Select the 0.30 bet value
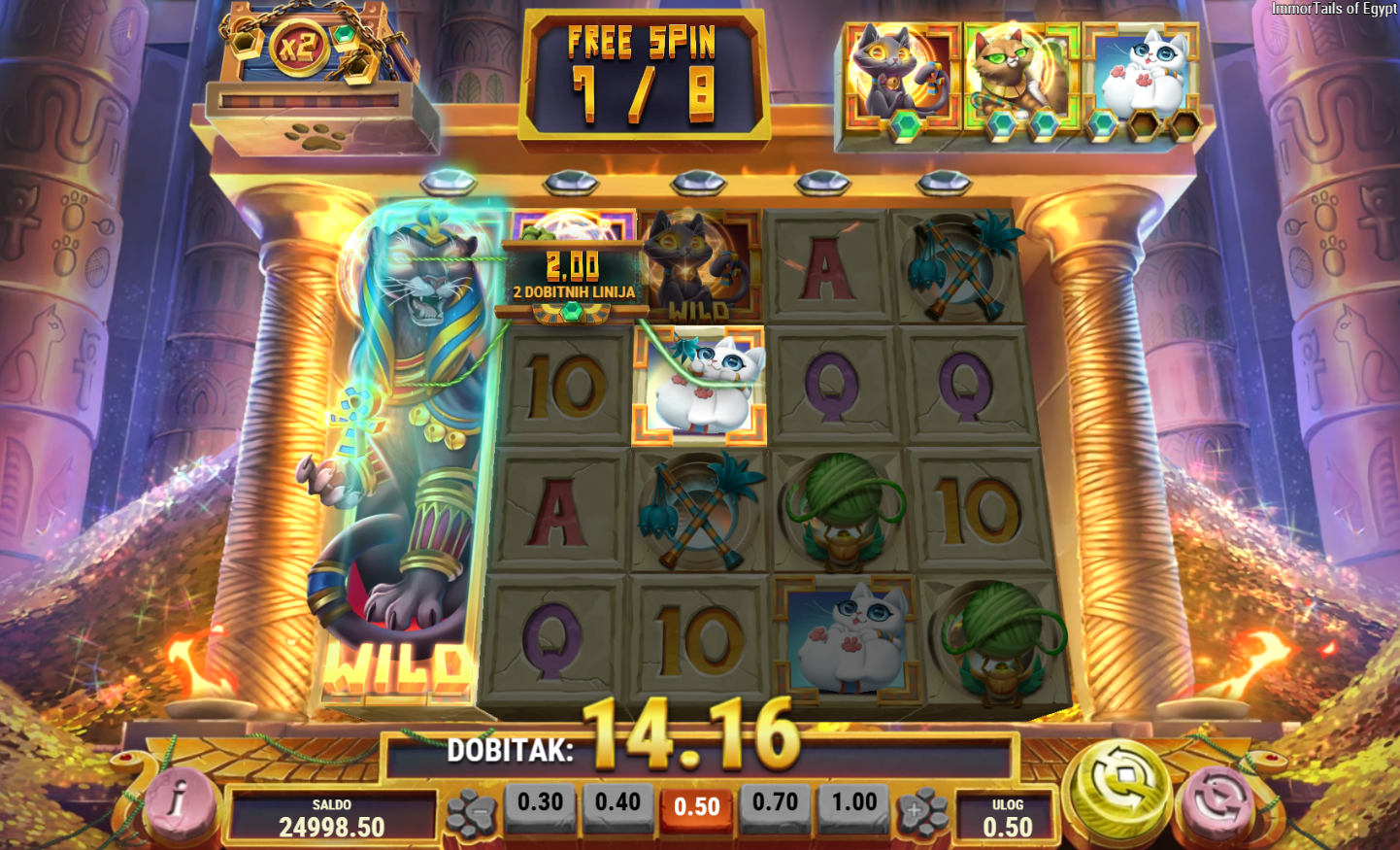 540,802
